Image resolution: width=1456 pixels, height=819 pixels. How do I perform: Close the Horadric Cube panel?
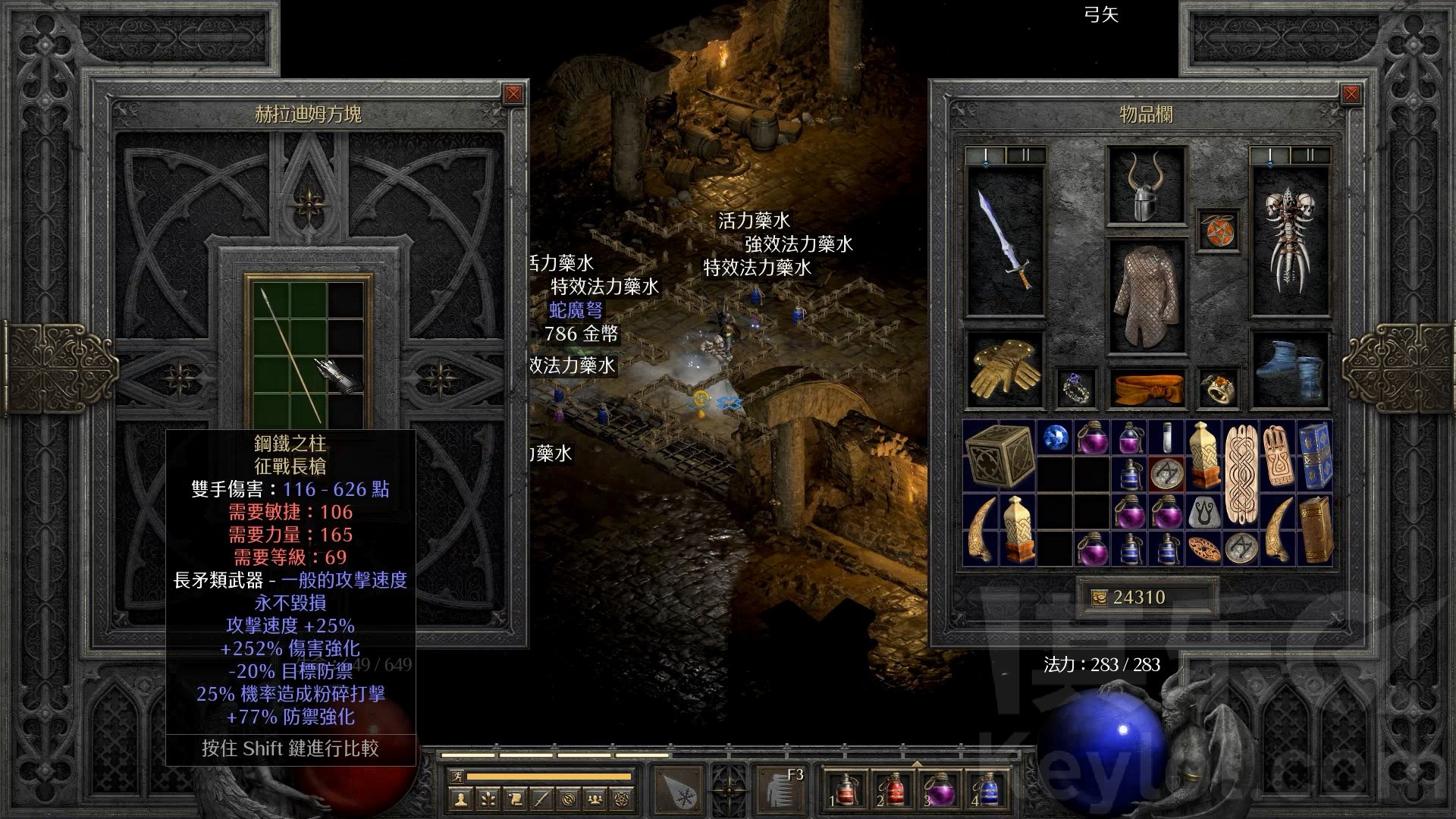513,94
